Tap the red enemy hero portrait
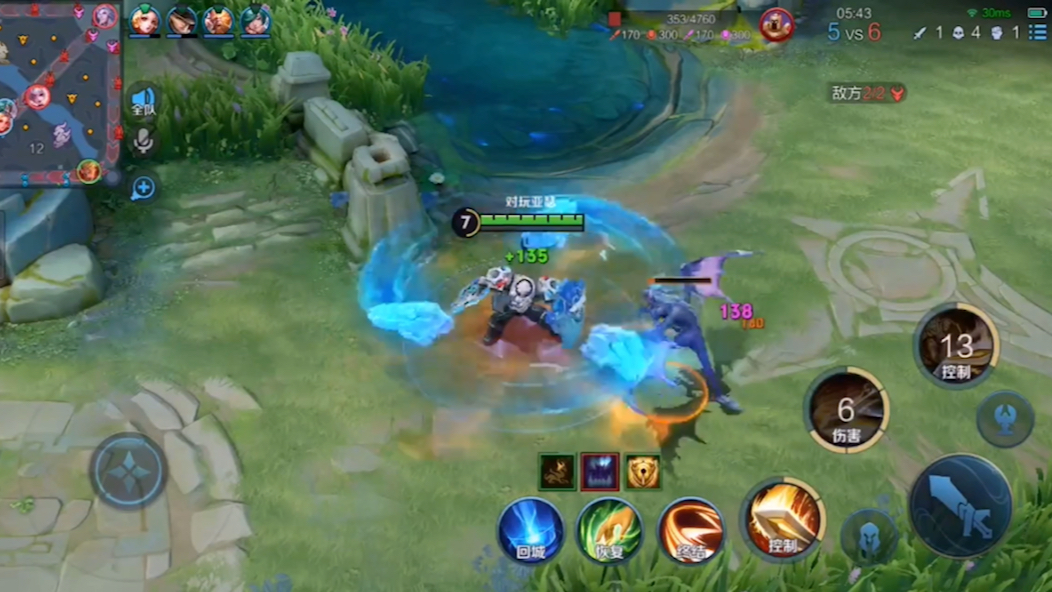The height and width of the screenshot is (592, 1052). pos(776,24)
